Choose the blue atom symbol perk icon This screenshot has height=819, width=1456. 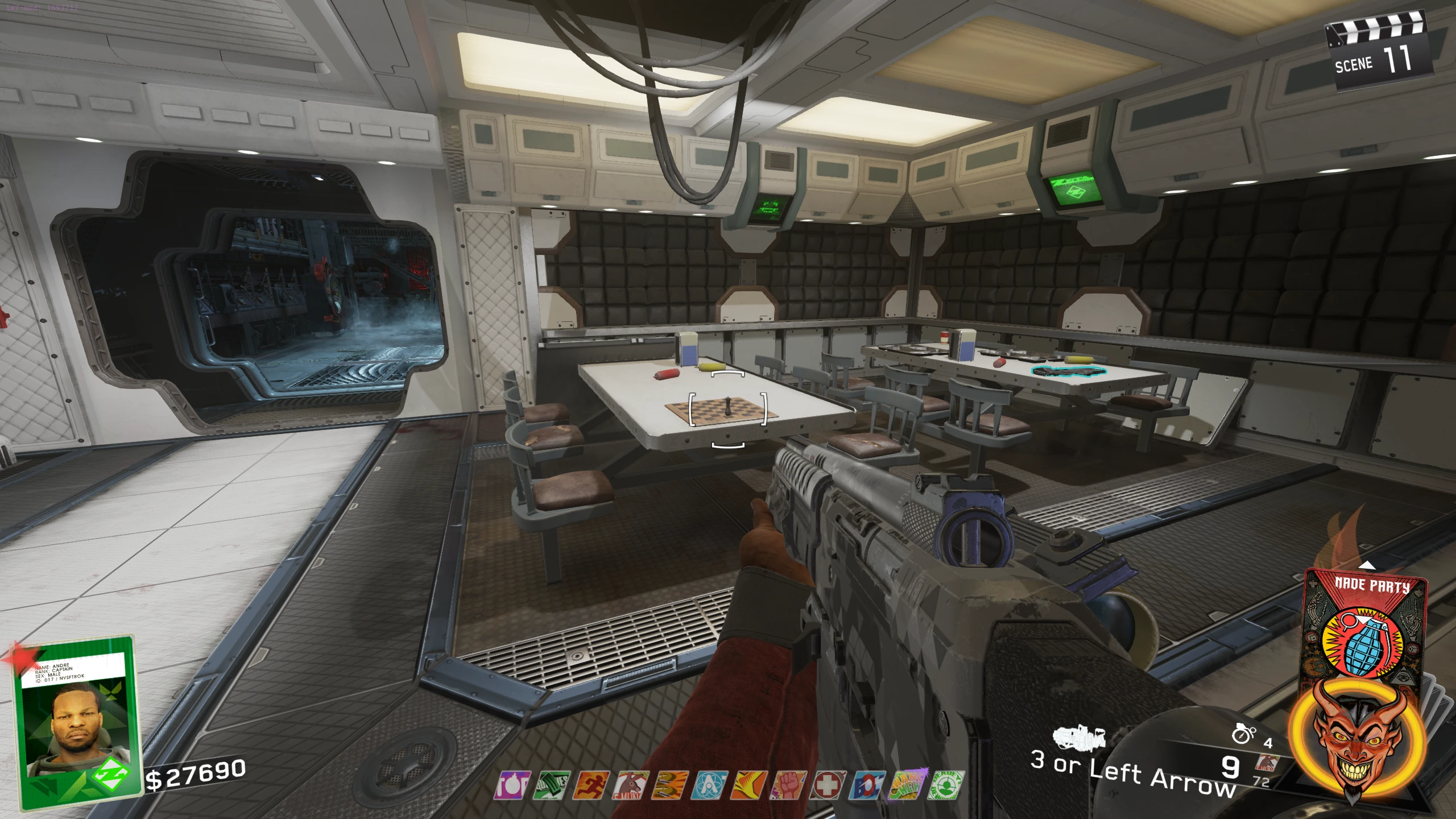point(710,785)
